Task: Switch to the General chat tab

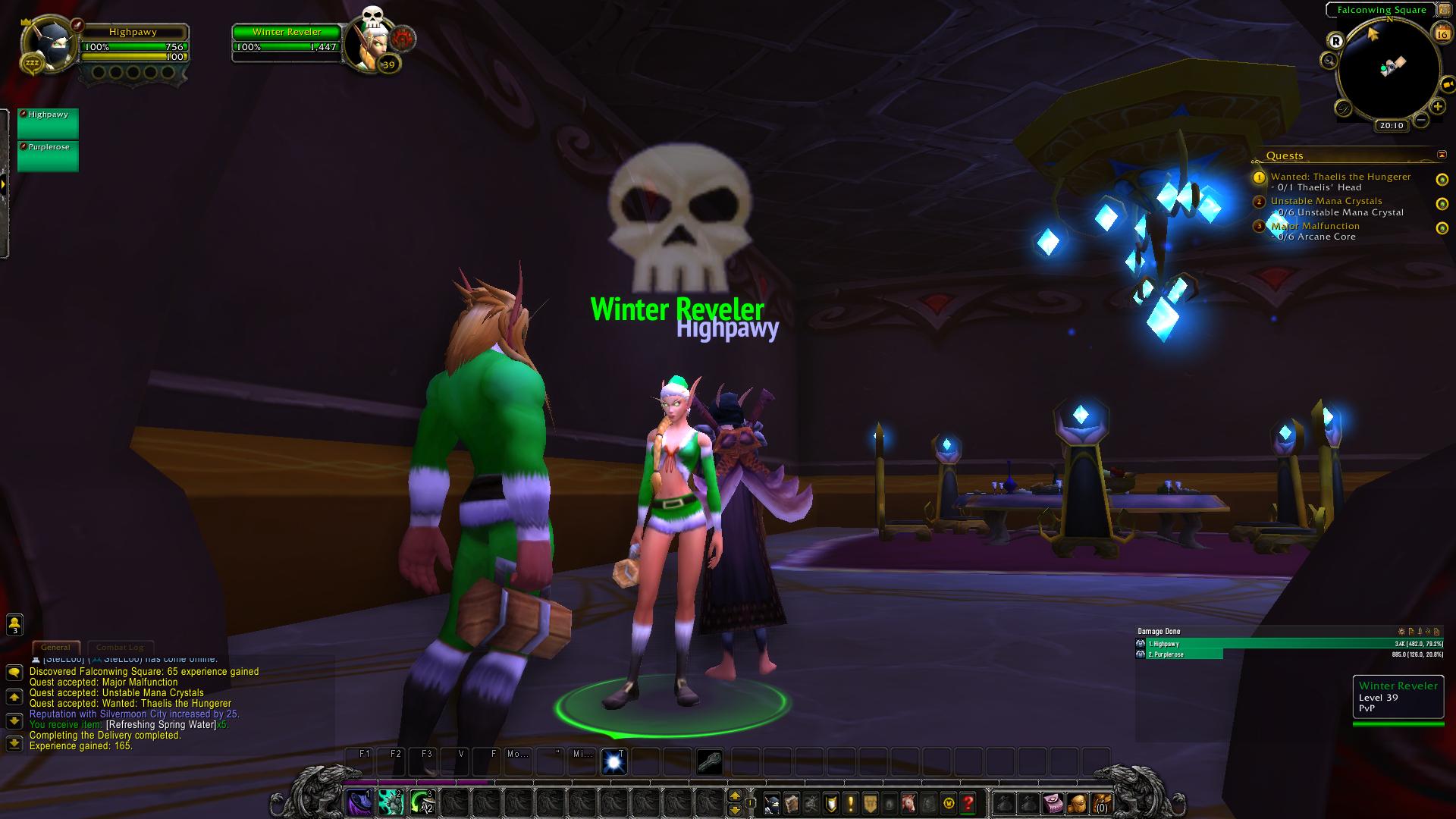Action: click(55, 648)
